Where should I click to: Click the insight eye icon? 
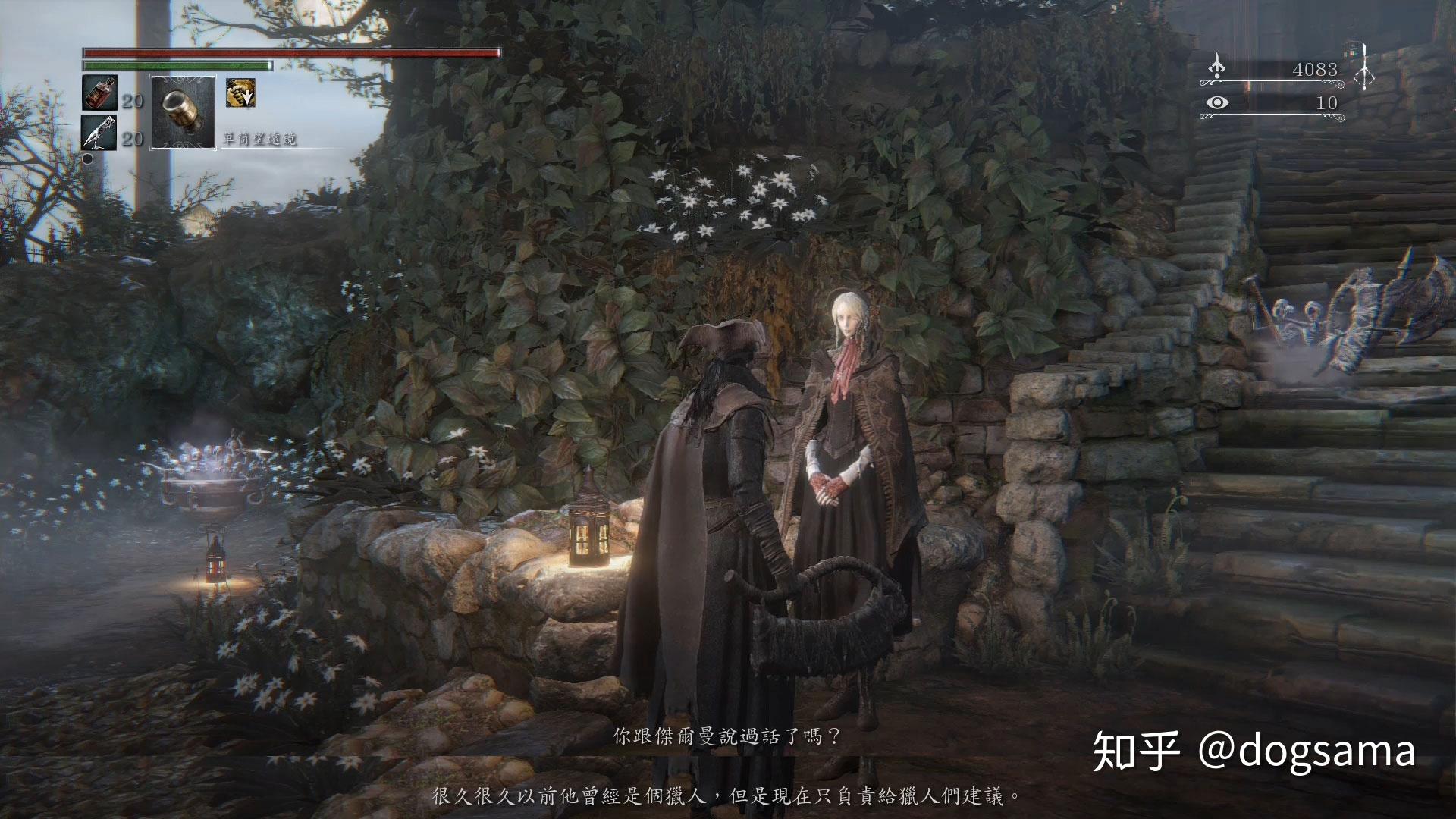click(x=1217, y=103)
